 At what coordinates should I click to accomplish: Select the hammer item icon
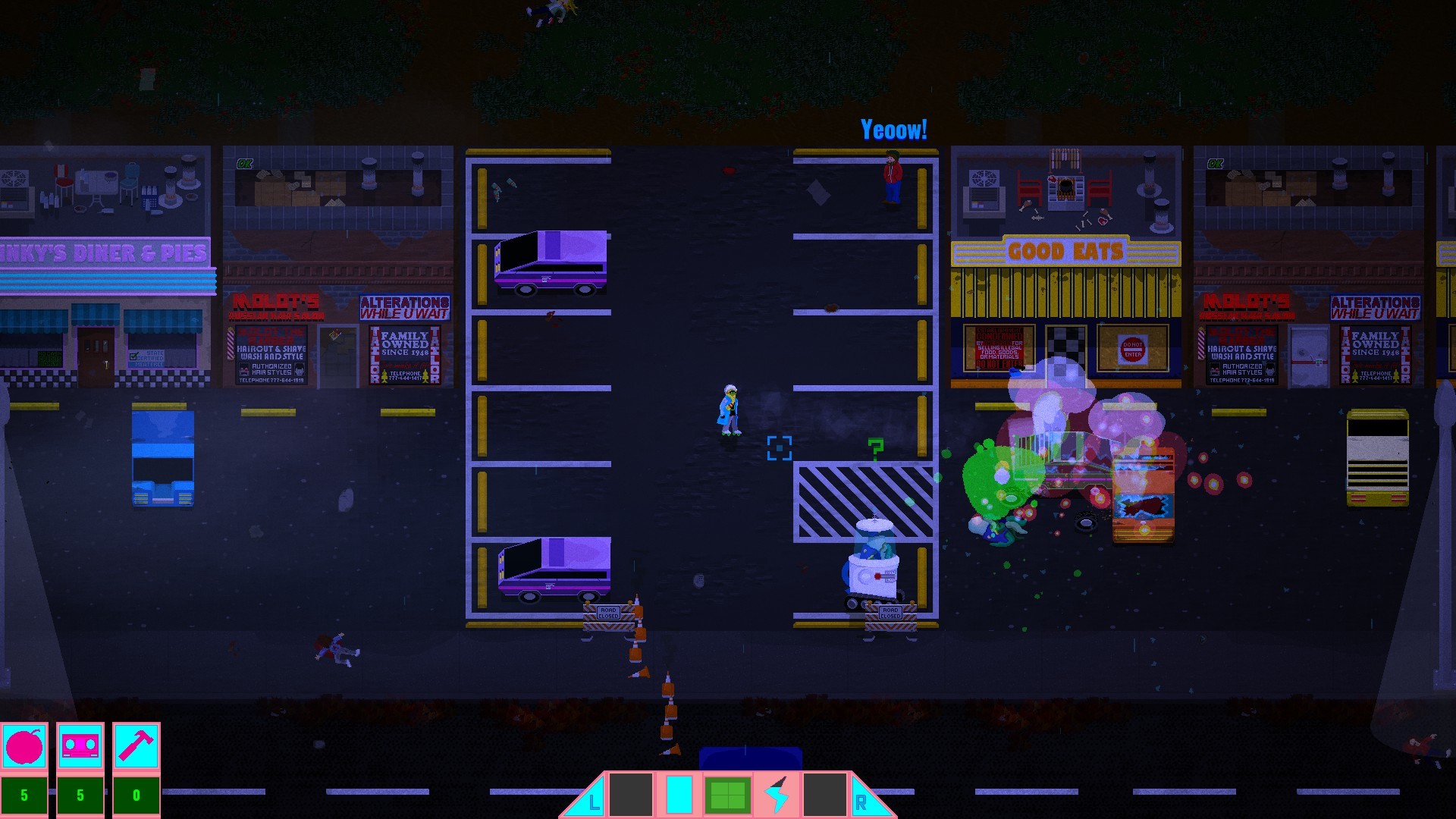click(135, 746)
